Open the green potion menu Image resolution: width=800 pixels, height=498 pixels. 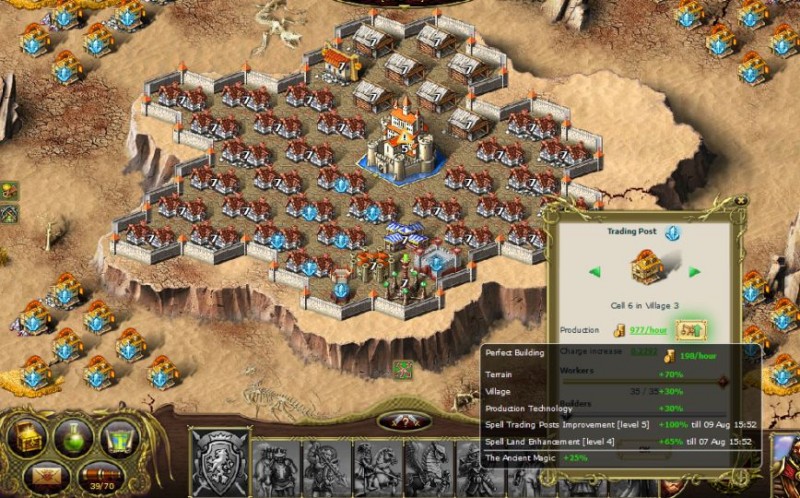pyautogui.click(x=74, y=436)
